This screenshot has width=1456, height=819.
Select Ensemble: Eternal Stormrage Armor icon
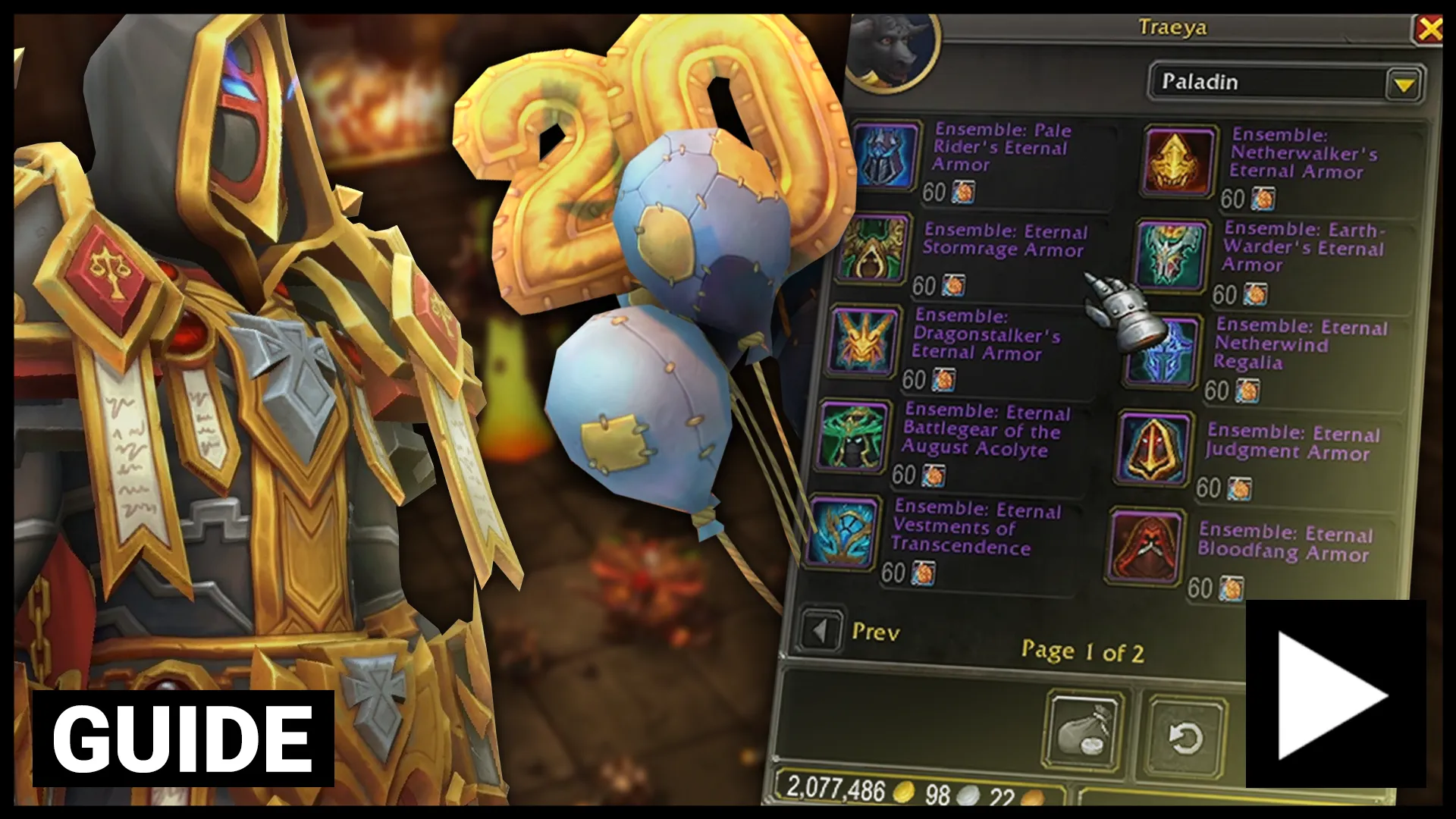pyautogui.click(x=872, y=254)
